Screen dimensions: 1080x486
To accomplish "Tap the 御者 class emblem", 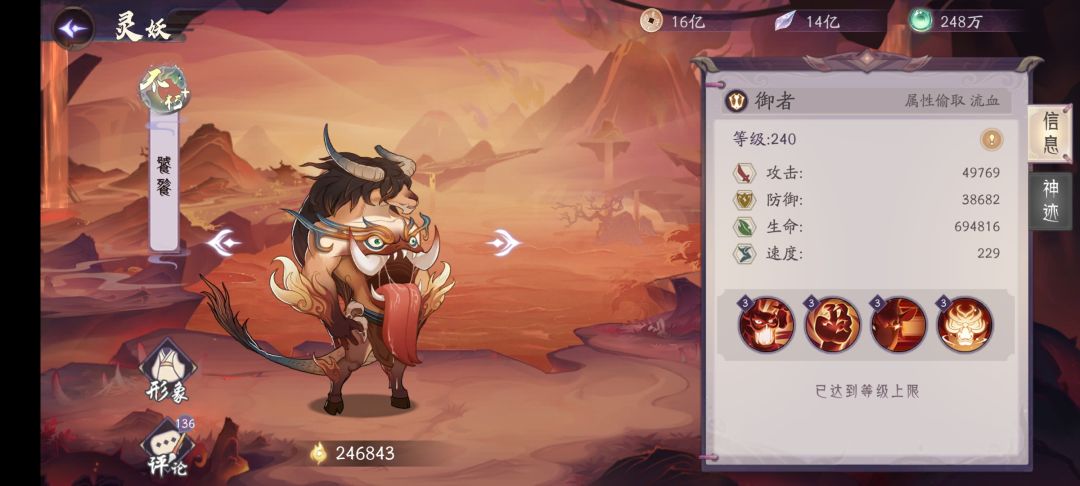I will [737, 101].
